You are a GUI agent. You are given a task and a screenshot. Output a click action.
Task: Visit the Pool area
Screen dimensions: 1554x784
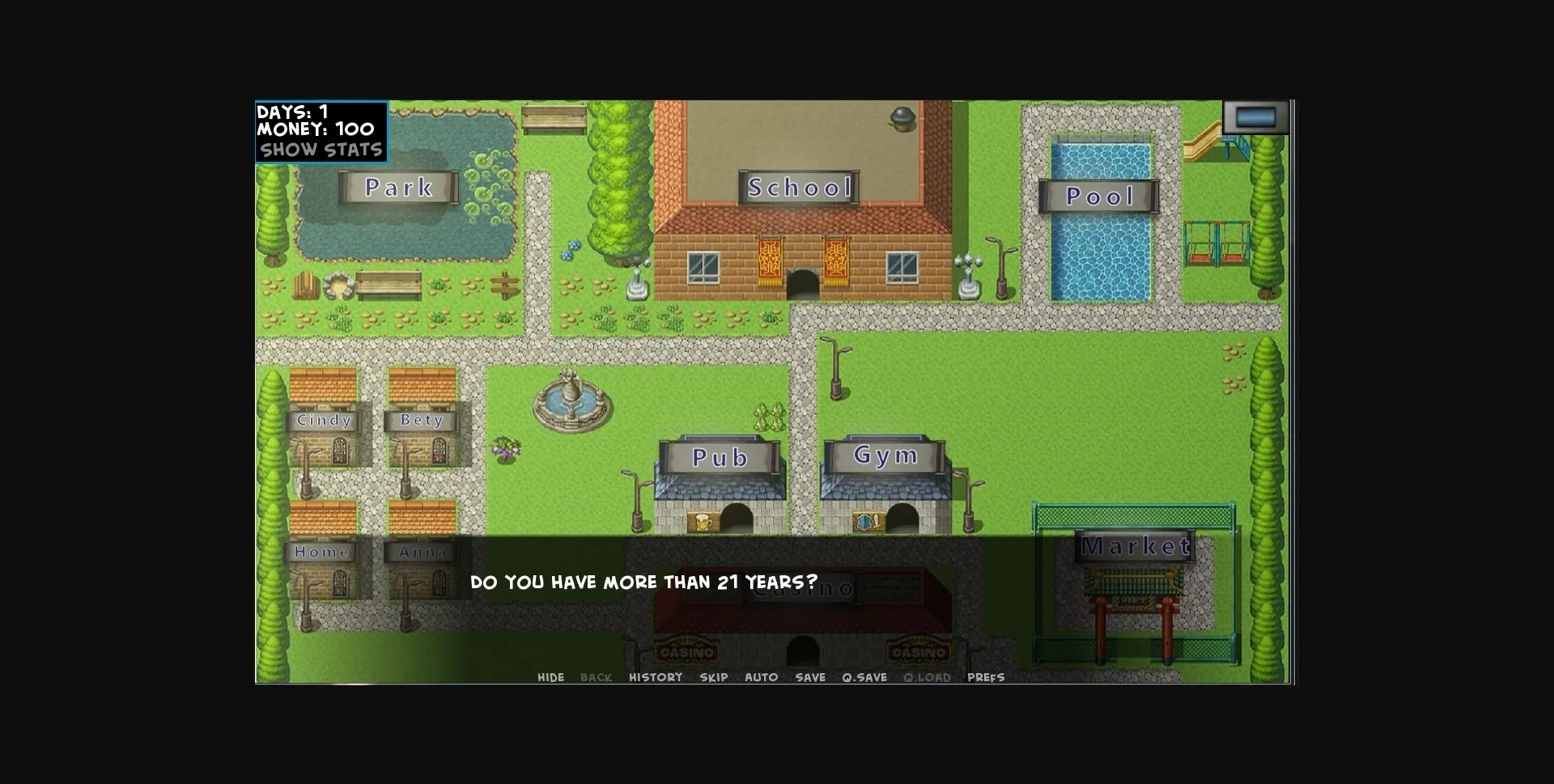(x=1099, y=195)
